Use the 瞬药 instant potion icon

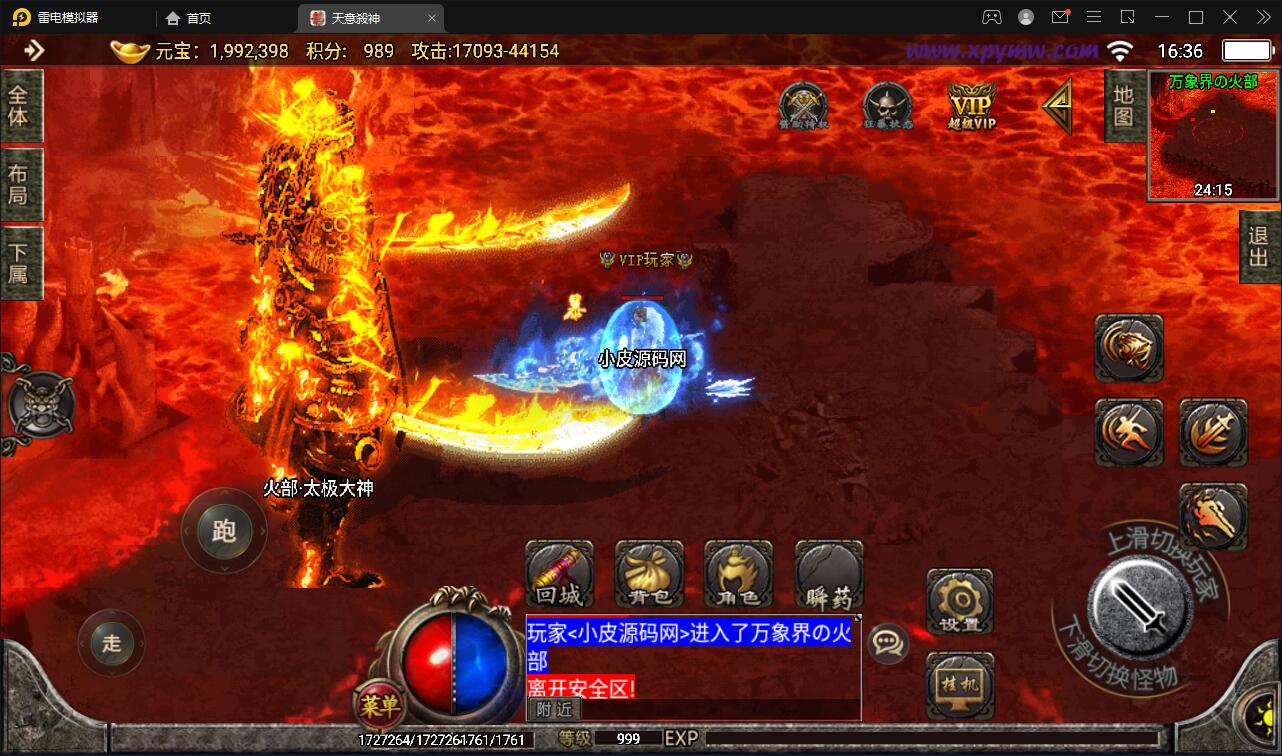pyautogui.click(x=827, y=574)
